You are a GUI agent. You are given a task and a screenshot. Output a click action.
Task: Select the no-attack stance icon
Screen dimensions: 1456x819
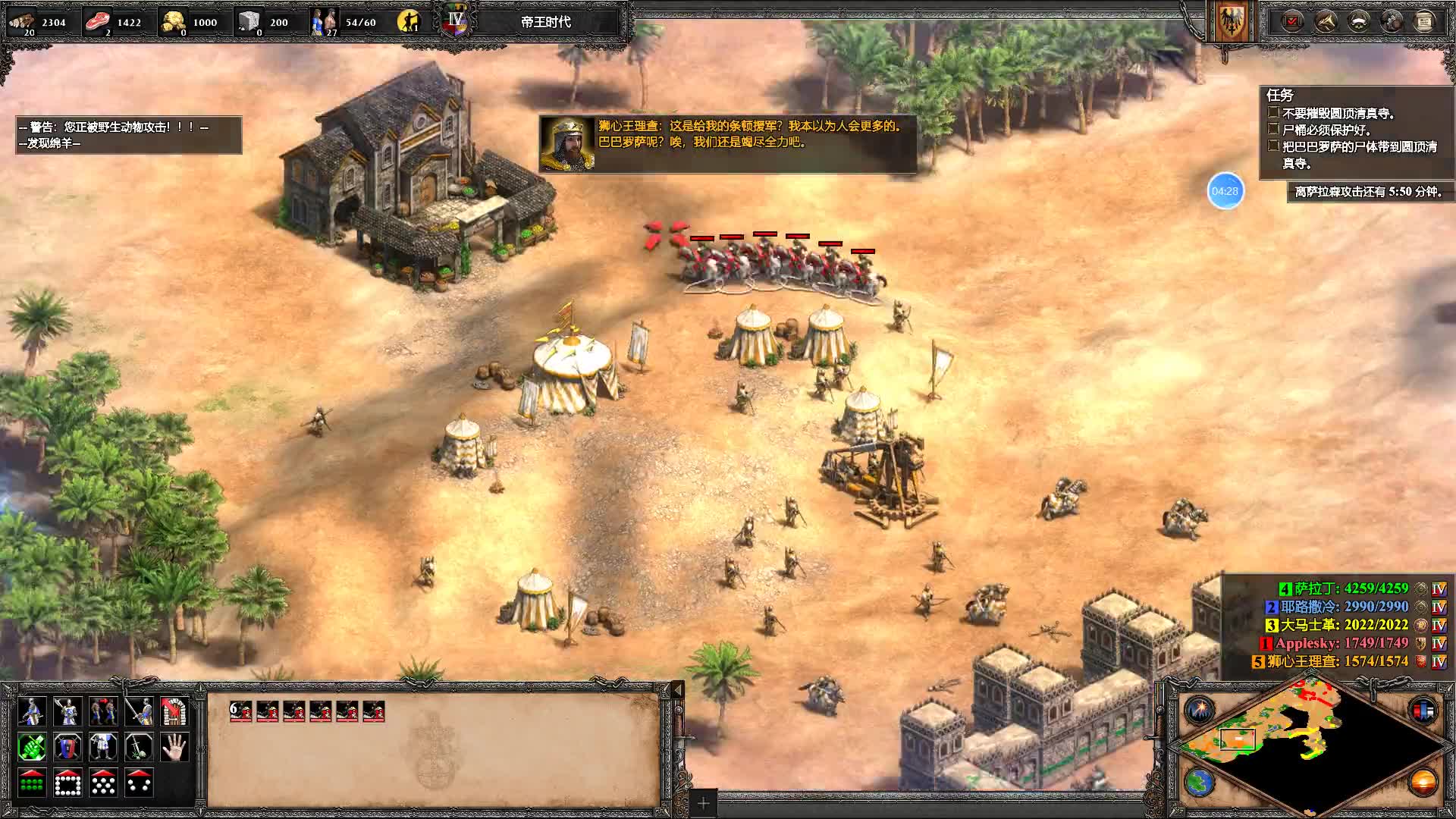pos(137,748)
